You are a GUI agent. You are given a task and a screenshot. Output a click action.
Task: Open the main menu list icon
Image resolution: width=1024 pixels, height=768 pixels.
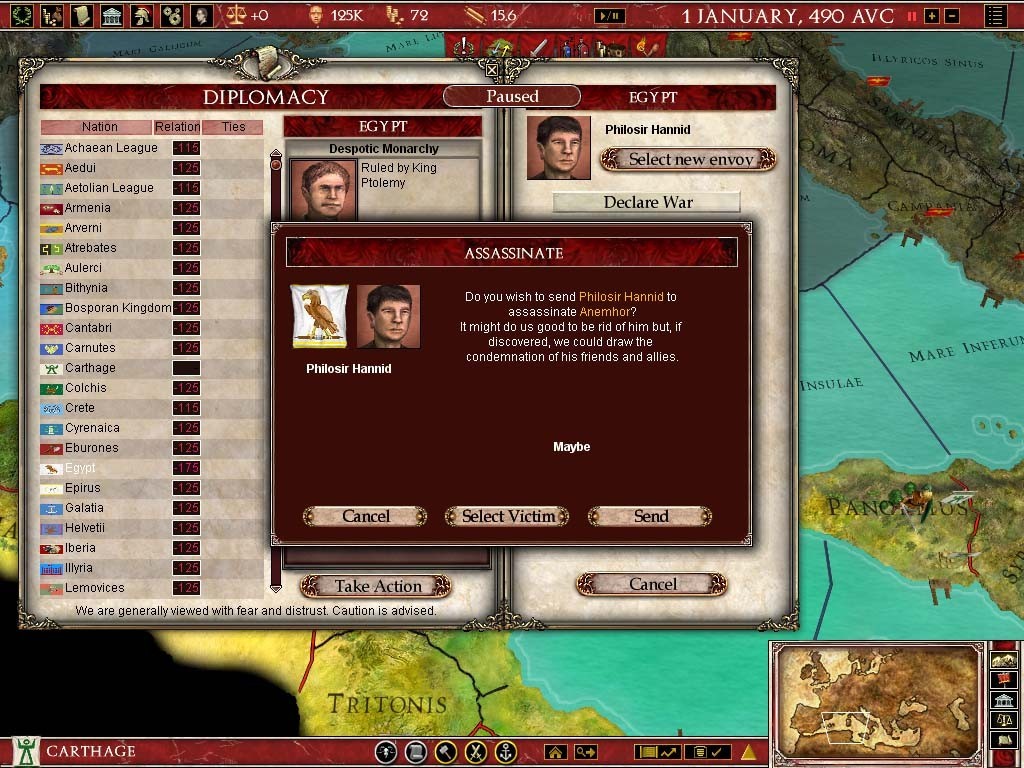[995, 16]
